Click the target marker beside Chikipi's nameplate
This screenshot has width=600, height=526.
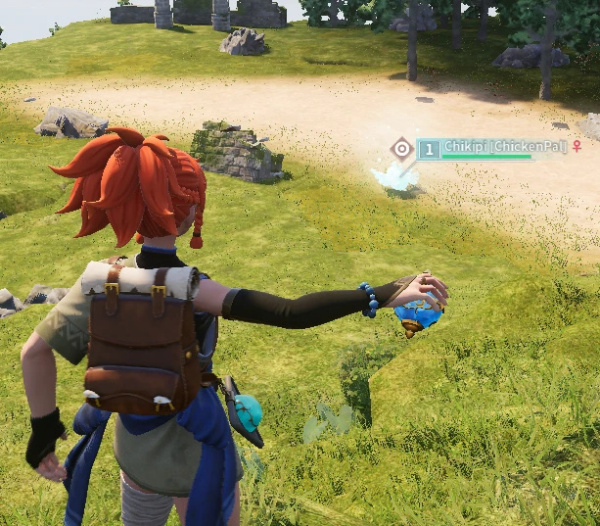[401, 149]
